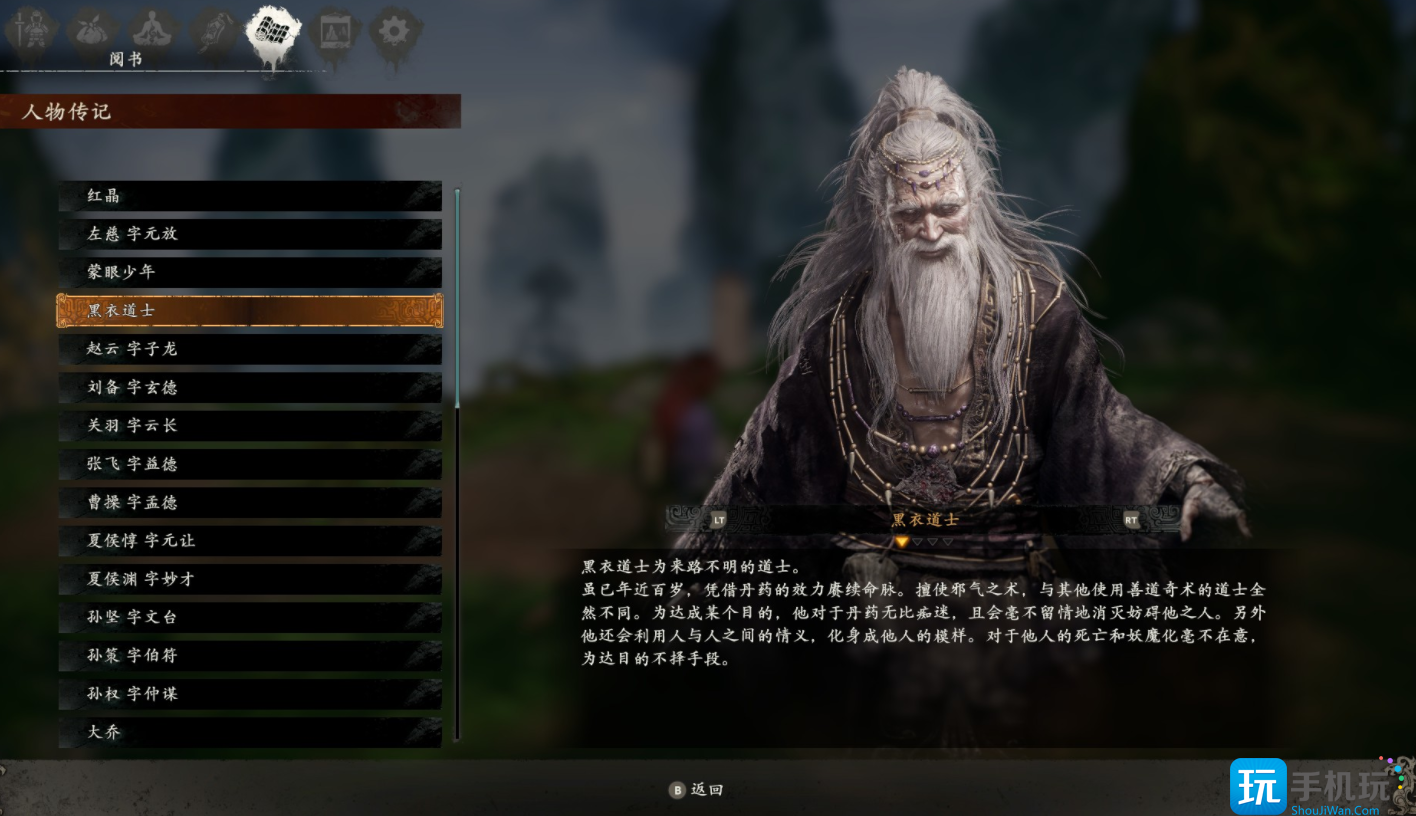Screen dimensions: 1416x816
Task: View 赵云 字子龙 biography
Action: [250, 349]
